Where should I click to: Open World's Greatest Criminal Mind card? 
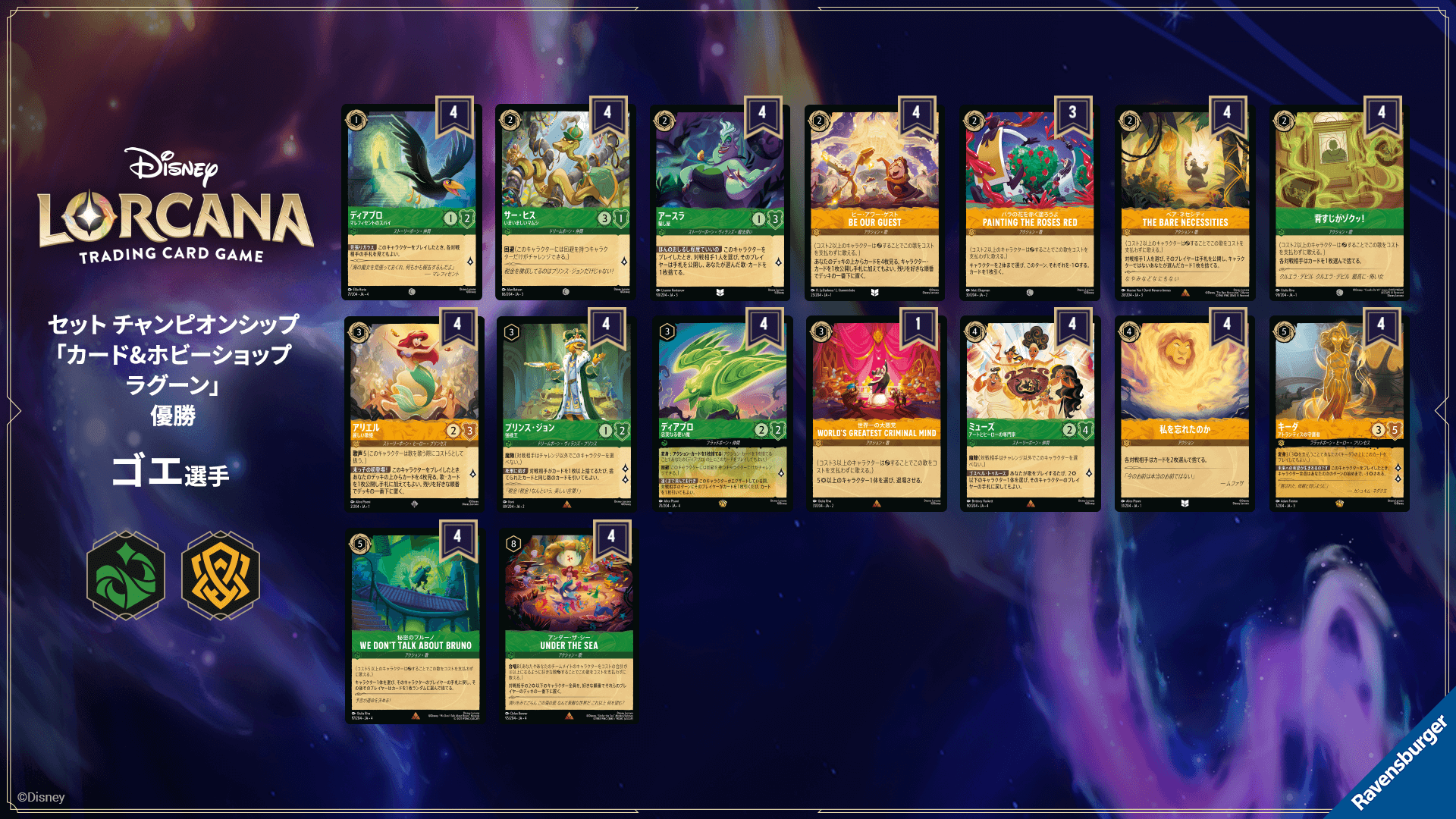pyautogui.click(x=876, y=414)
